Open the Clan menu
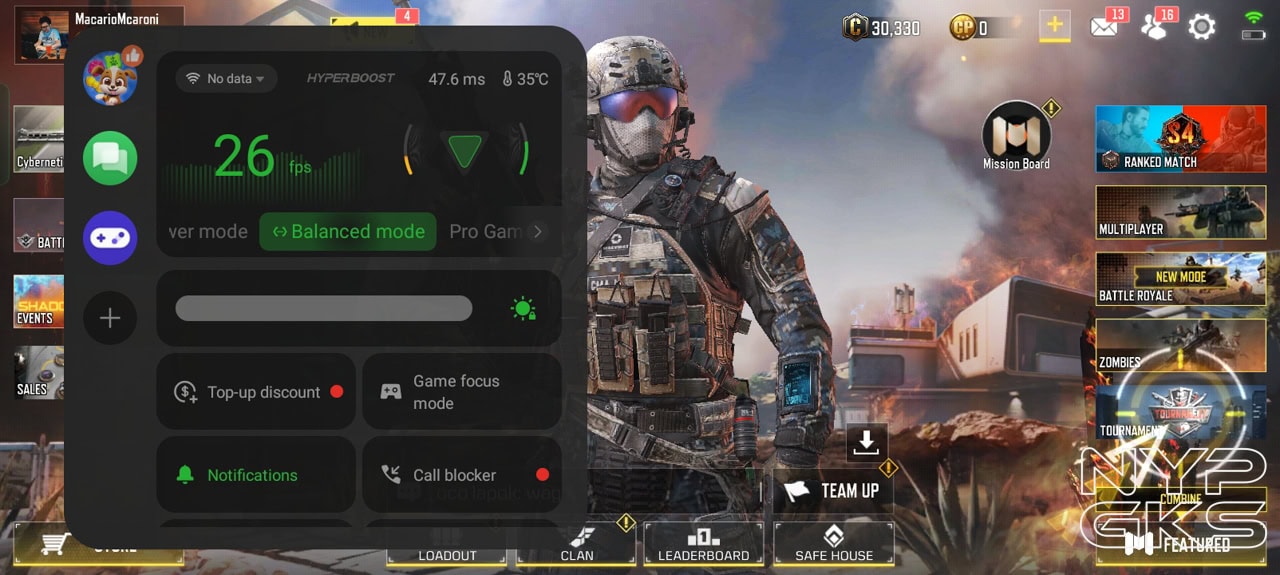 (x=577, y=546)
